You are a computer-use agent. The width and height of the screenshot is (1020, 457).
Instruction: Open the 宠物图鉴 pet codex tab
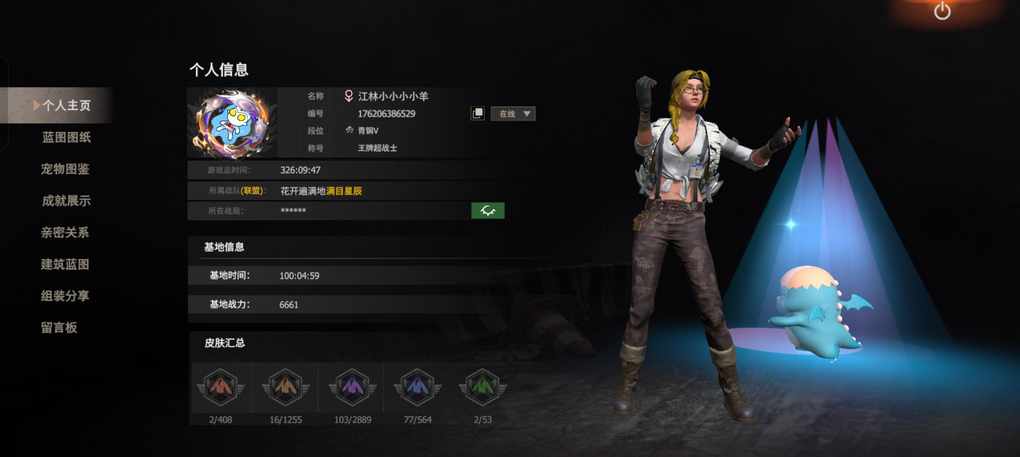point(66,169)
